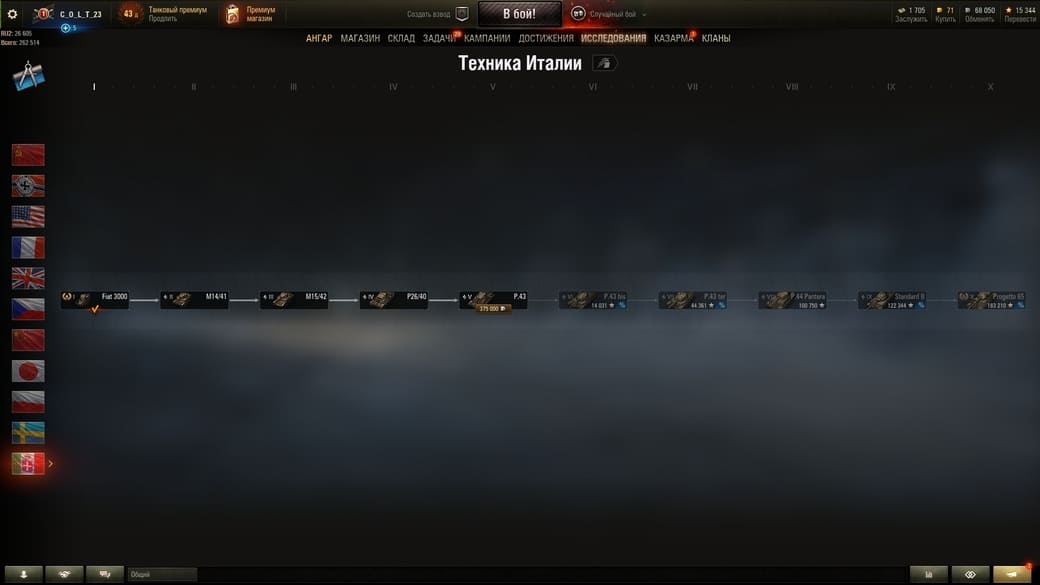
Task: Start battle with the В бой! button
Action: (519, 14)
